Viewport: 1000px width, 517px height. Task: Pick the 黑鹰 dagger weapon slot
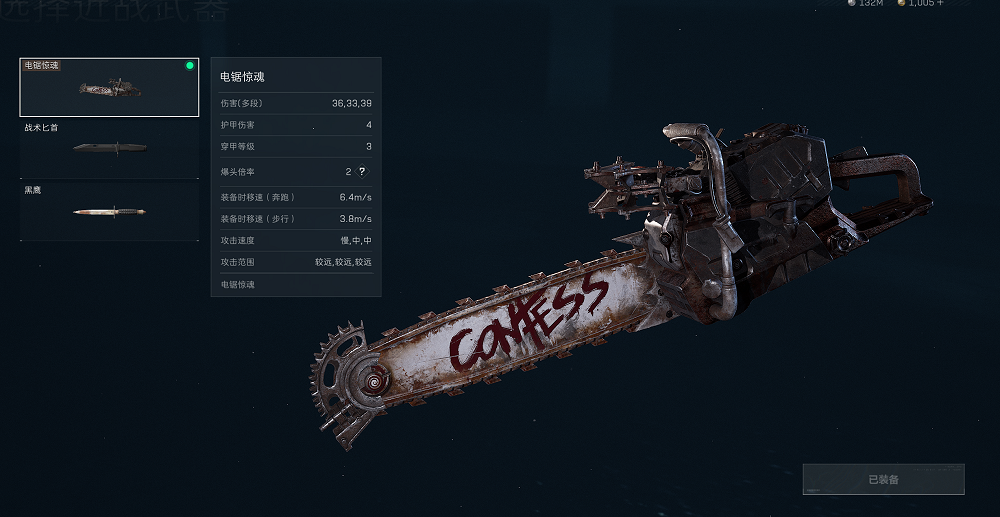(110, 211)
